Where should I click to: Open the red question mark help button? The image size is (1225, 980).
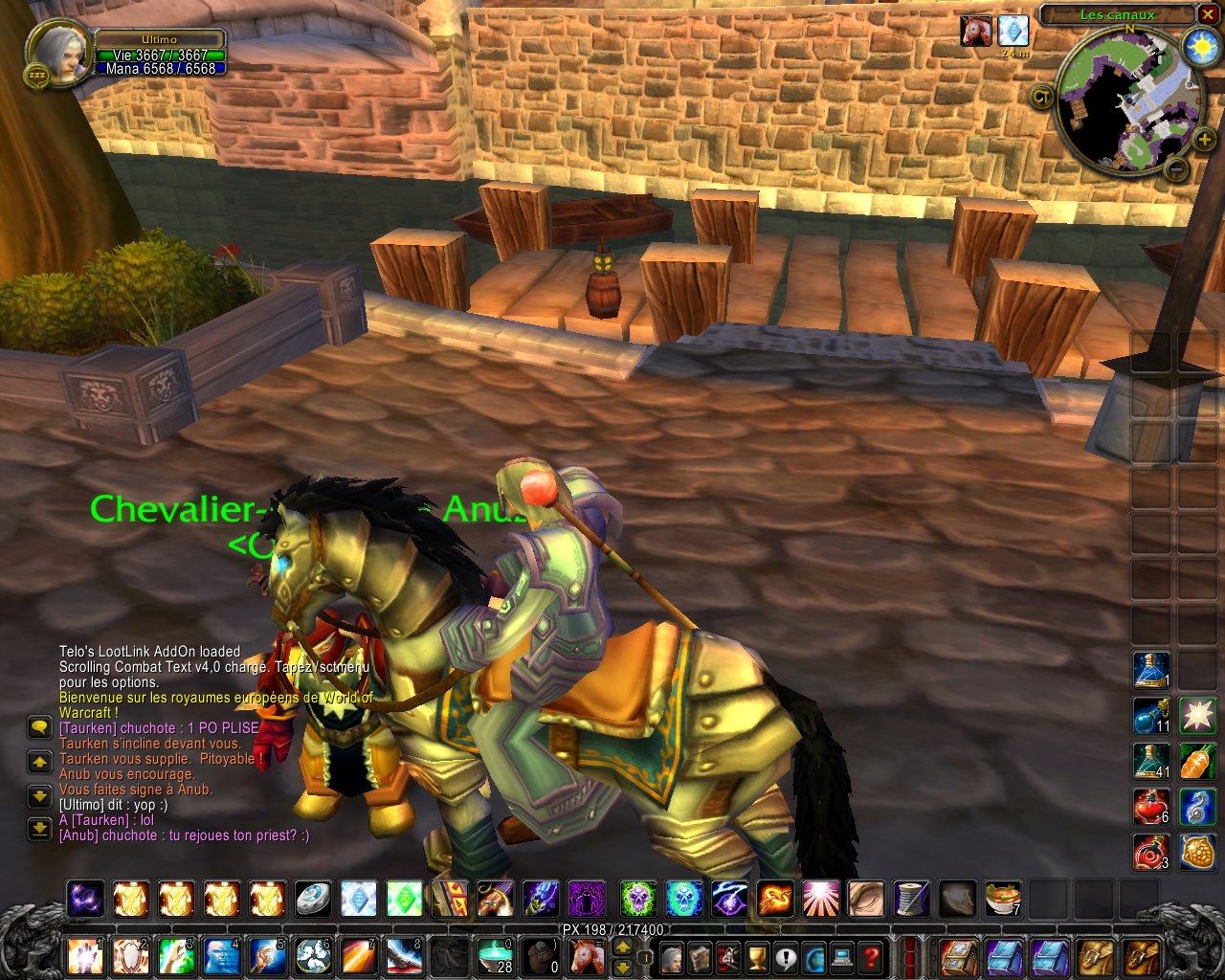coord(870,955)
